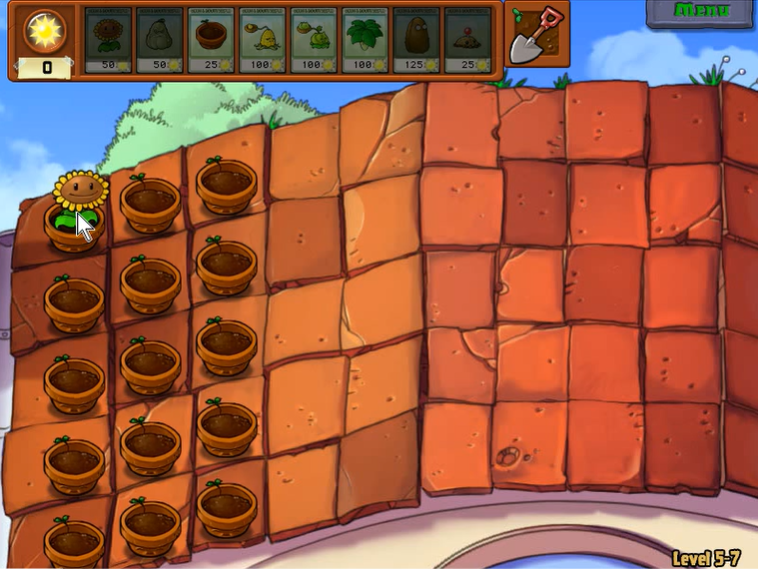Choose the Cabbage-pult seed packet
The width and height of the screenshot is (758, 569).
pyautogui.click(x=315, y=40)
